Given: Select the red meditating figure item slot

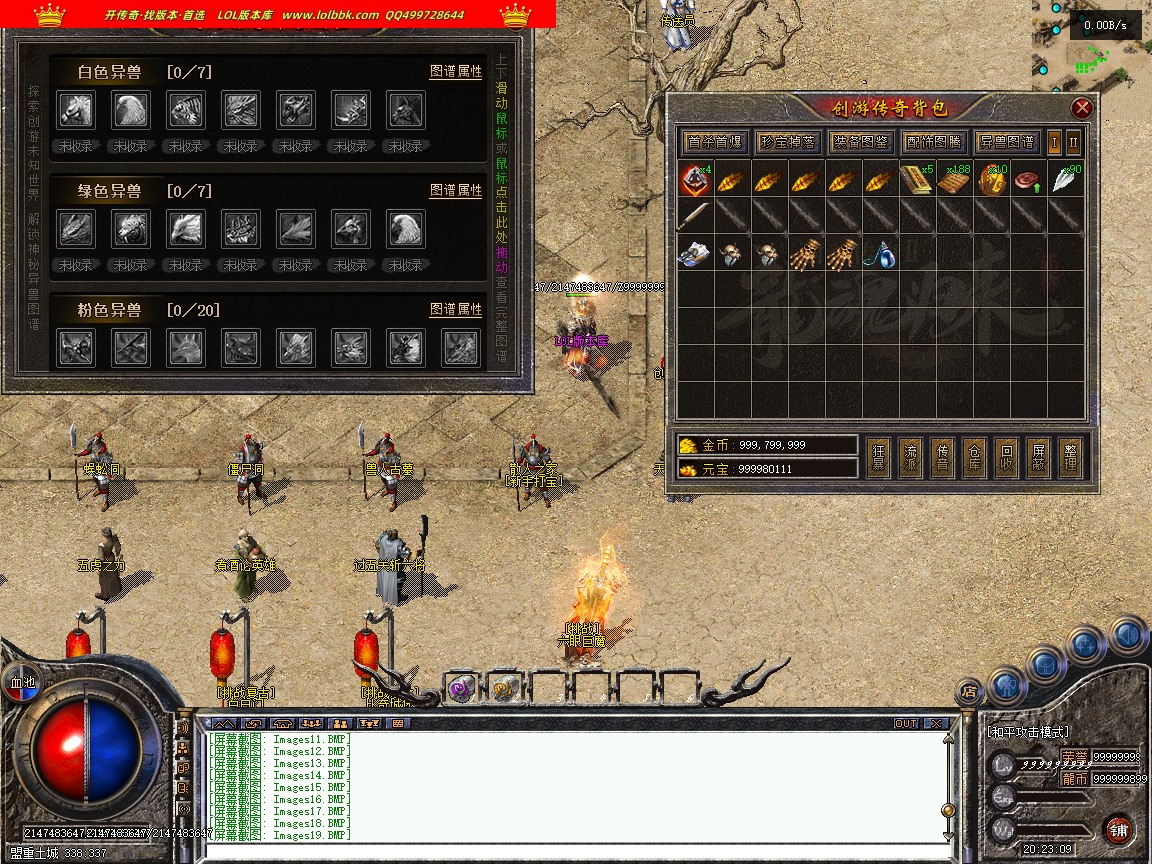Looking at the screenshot, I should (695, 181).
